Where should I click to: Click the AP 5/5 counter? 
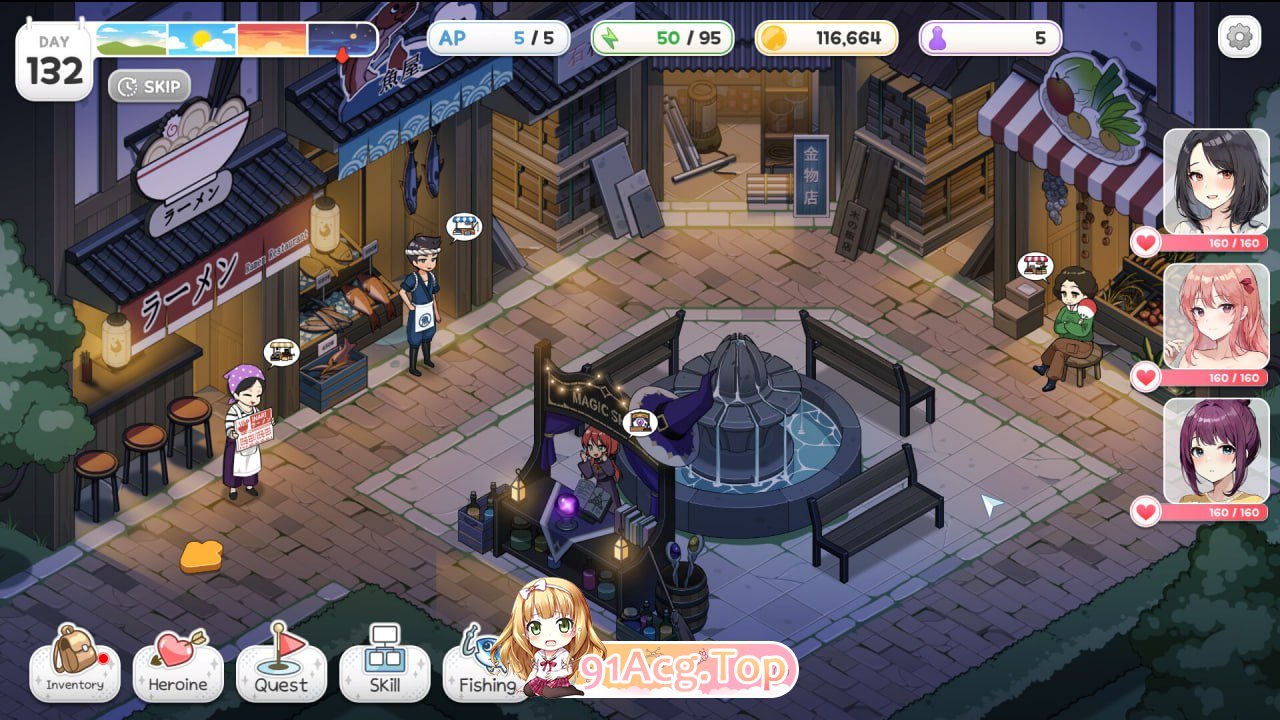[500, 37]
